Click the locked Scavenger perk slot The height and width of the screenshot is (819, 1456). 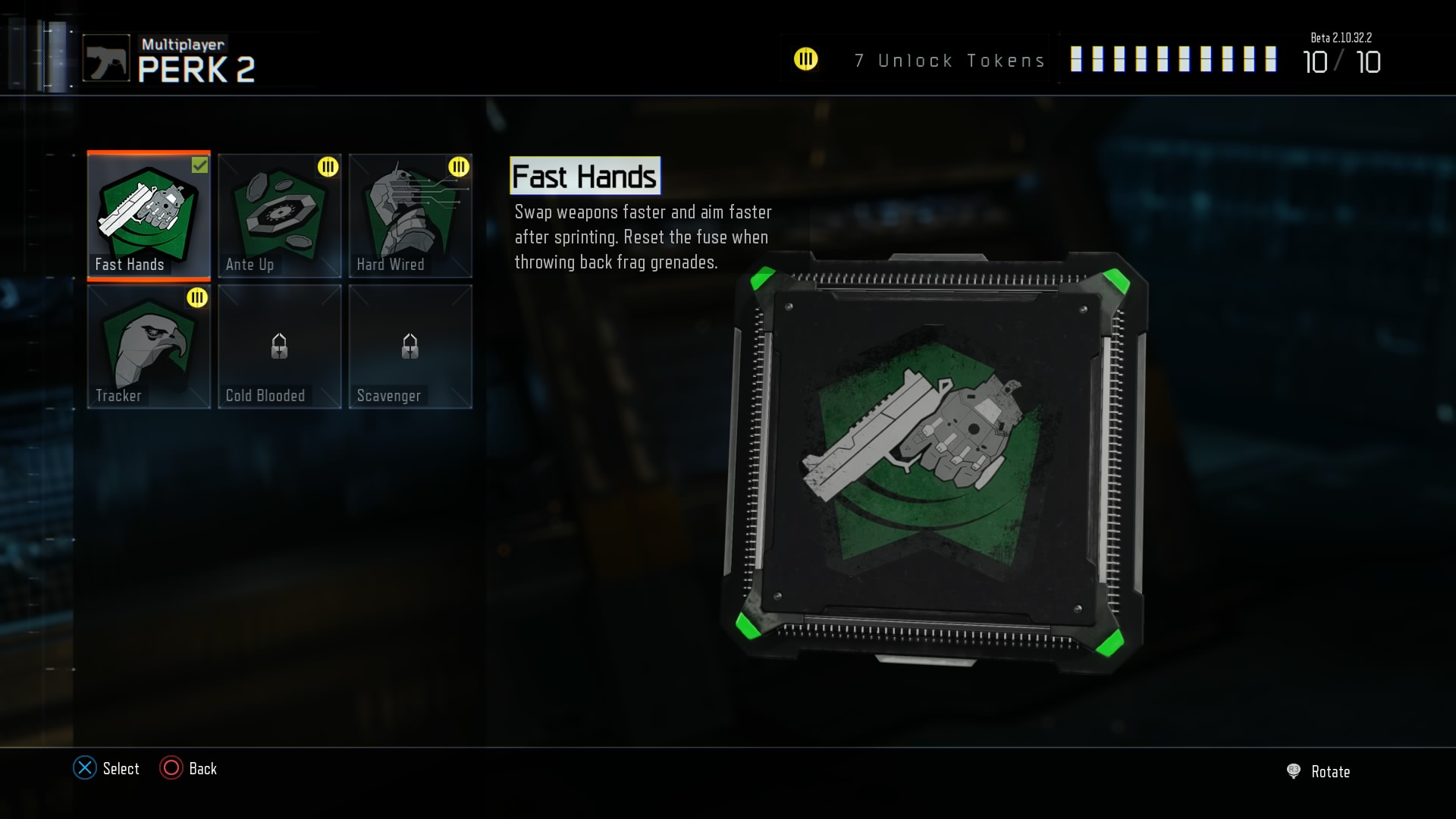[410, 347]
